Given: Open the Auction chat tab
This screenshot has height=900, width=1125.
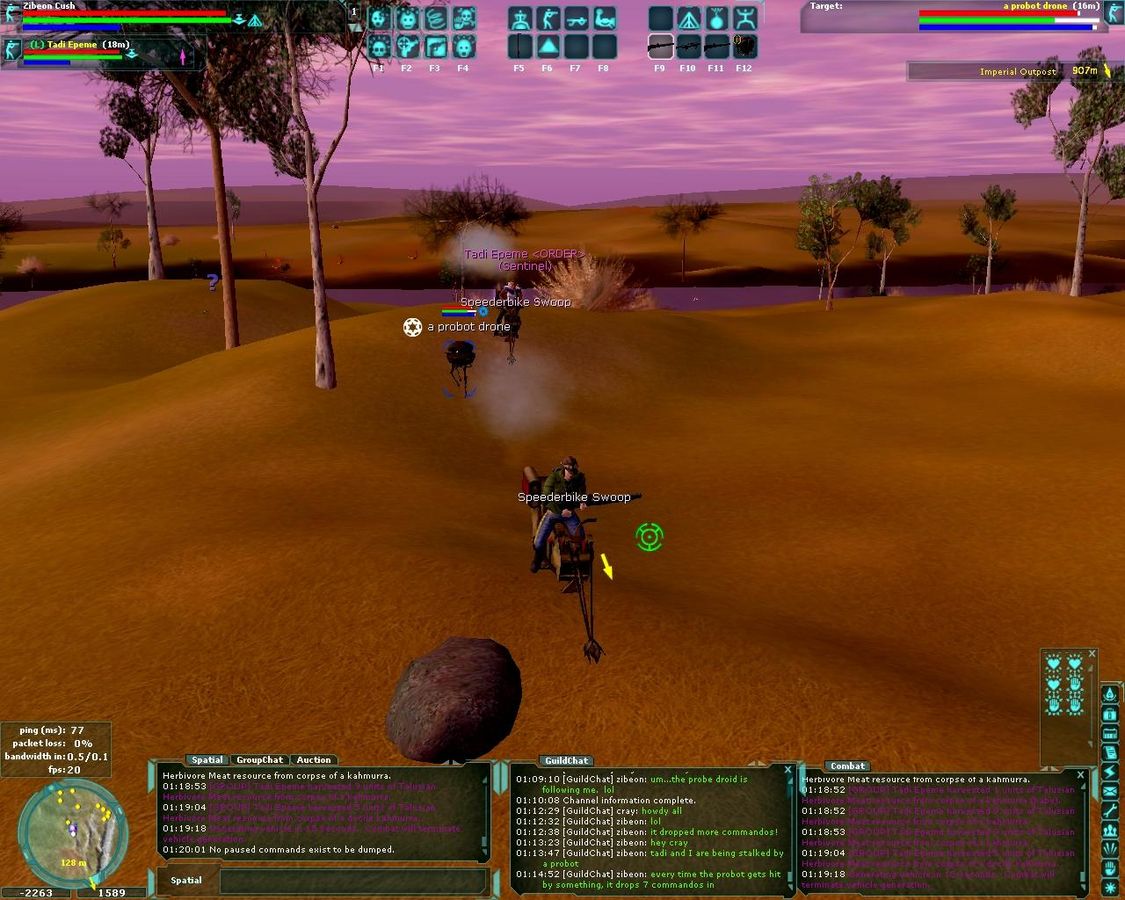Looking at the screenshot, I should tap(313, 760).
